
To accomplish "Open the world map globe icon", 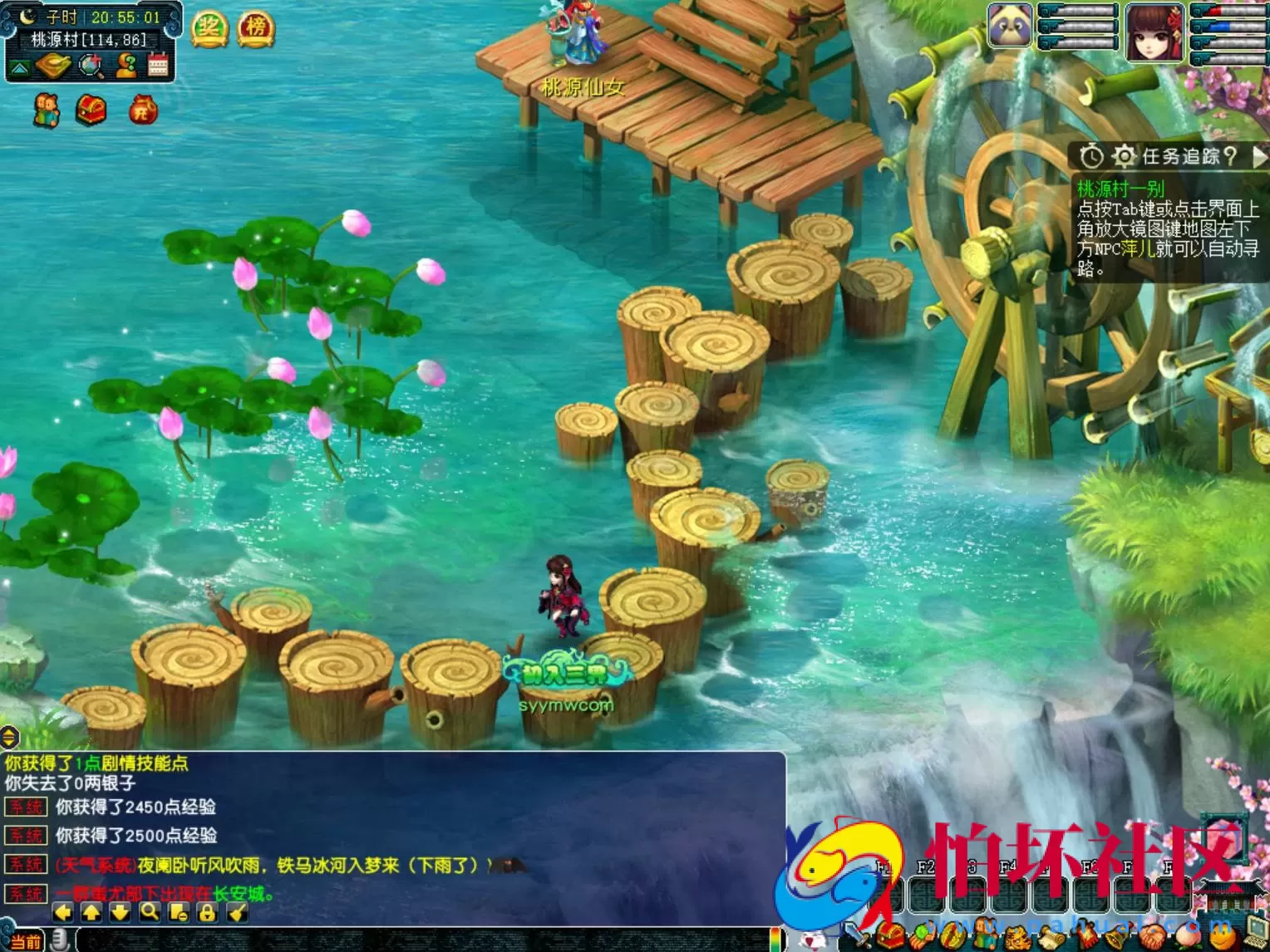I will click(91, 65).
